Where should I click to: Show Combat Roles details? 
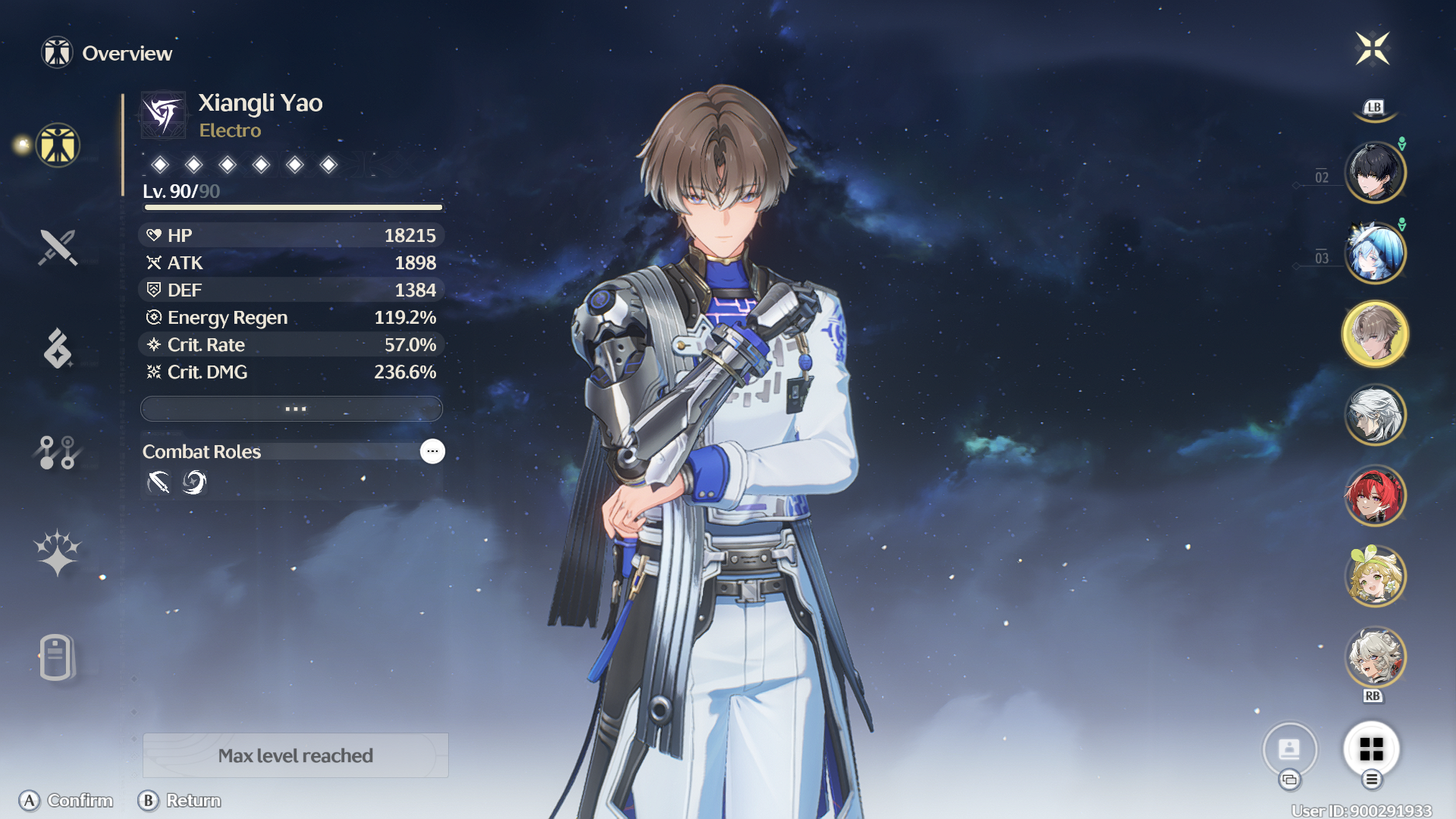[432, 451]
